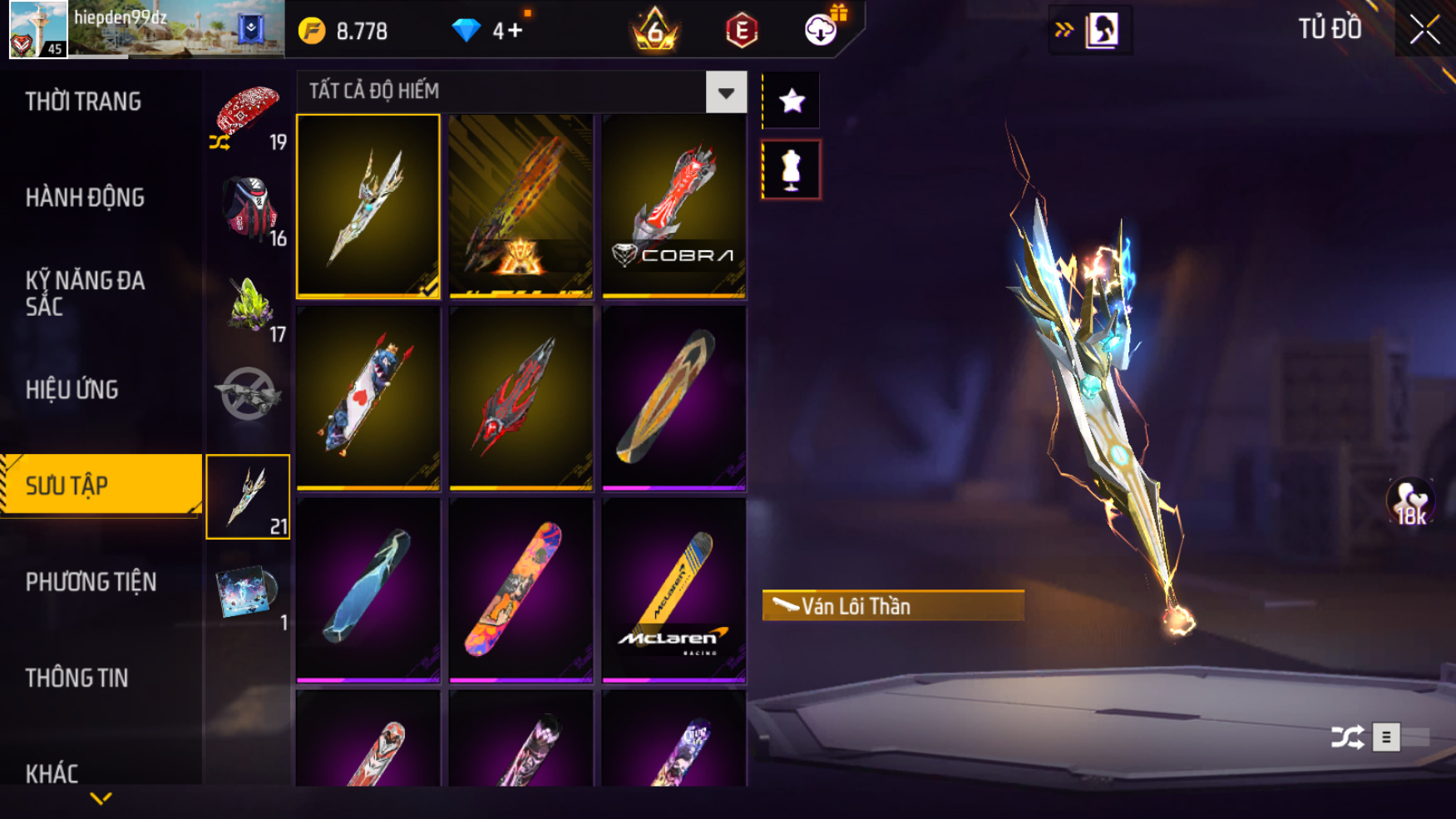Open the Hiệu Ứng category
Screen dimensions: 1456x819
click(x=72, y=389)
